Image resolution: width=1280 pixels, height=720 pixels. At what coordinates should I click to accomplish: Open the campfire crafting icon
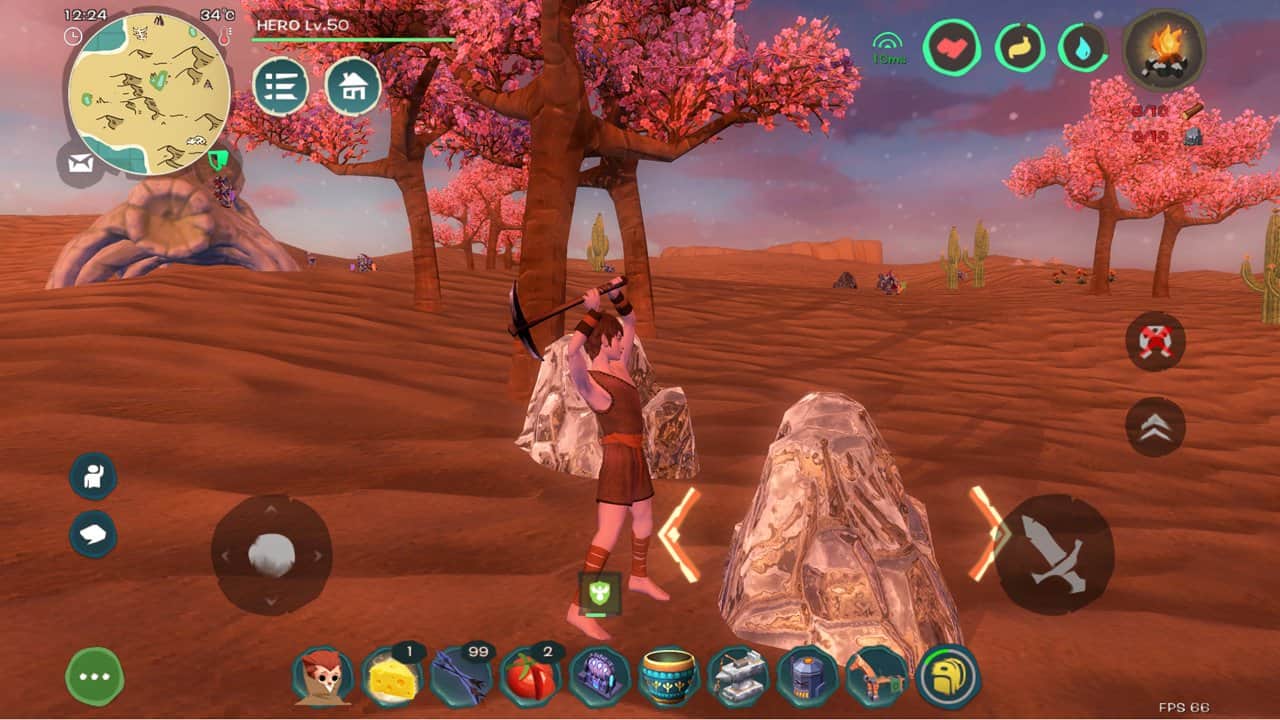coord(1163,50)
